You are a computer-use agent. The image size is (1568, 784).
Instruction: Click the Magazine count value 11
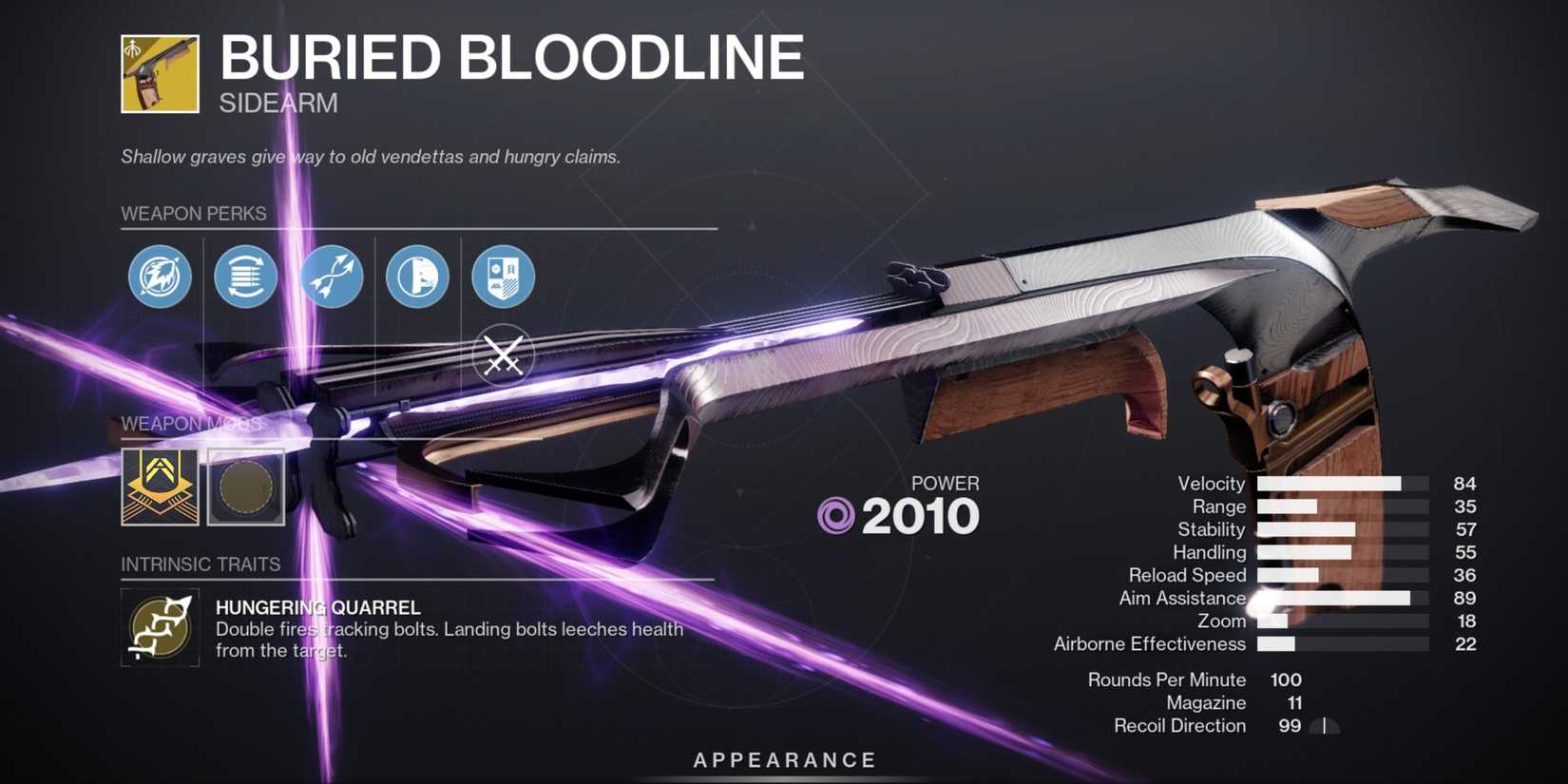click(1294, 702)
